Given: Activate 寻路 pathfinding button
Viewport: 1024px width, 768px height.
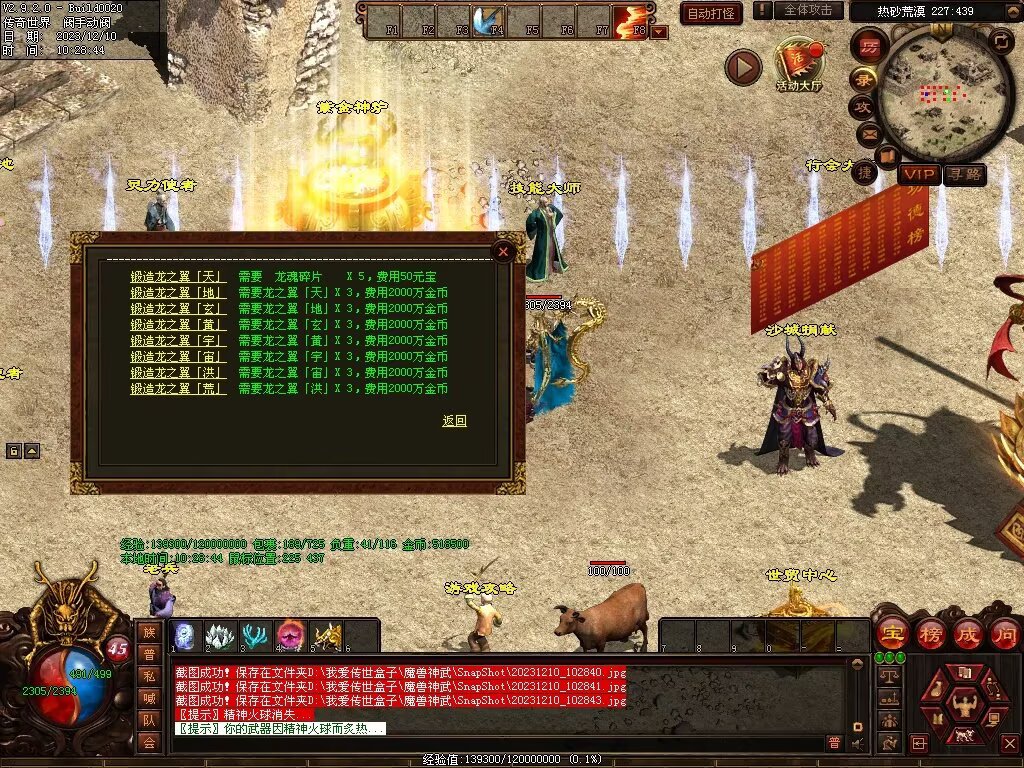Looking at the screenshot, I should (x=965, y=175).
